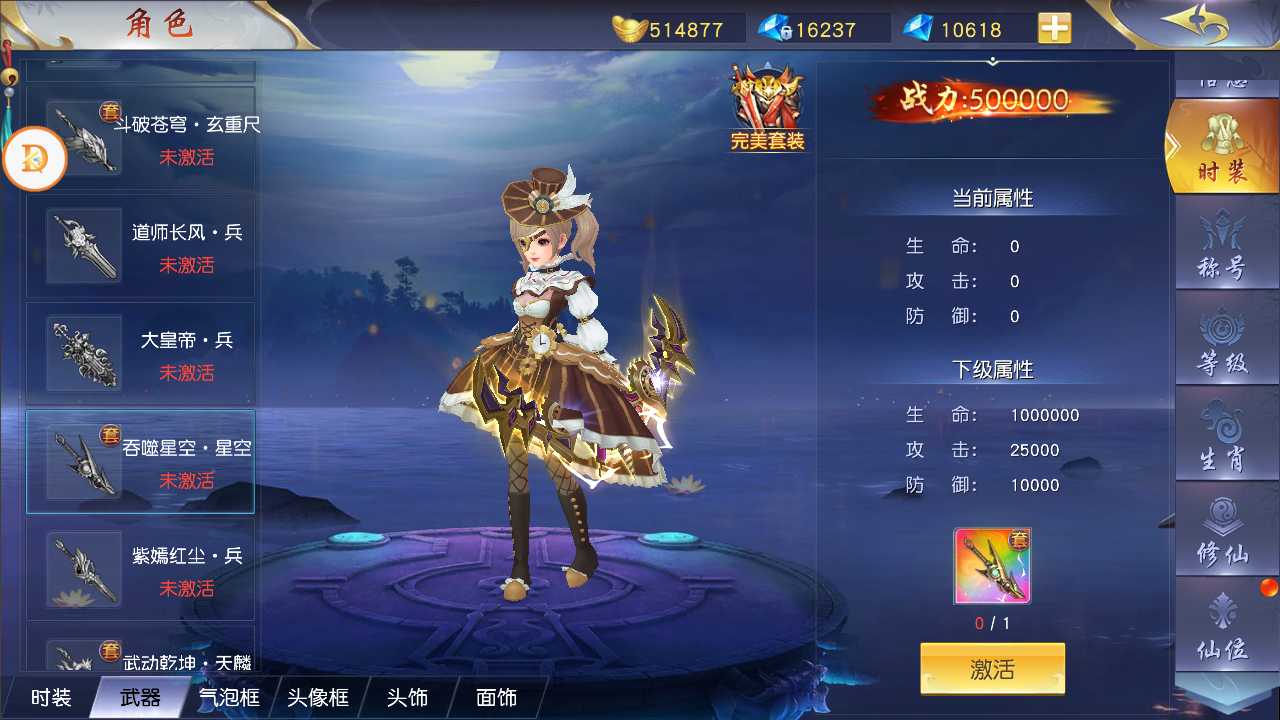The height and width of the screenshot is (720, 1280).
Task: Pick the 紫嫣红尘·兵 weapon entry
Action: click(140, 570)
